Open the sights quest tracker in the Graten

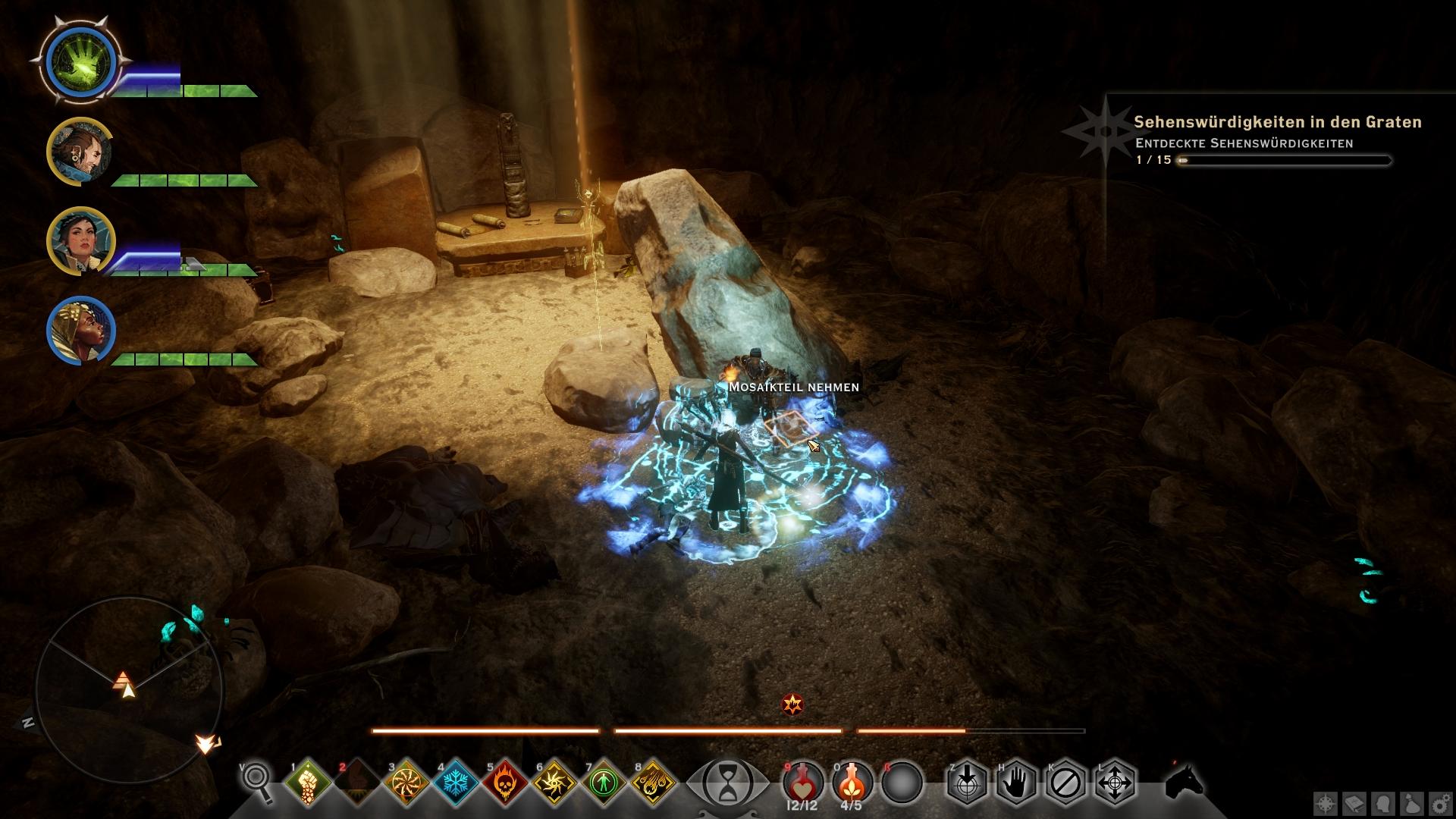click(1277, 122)
